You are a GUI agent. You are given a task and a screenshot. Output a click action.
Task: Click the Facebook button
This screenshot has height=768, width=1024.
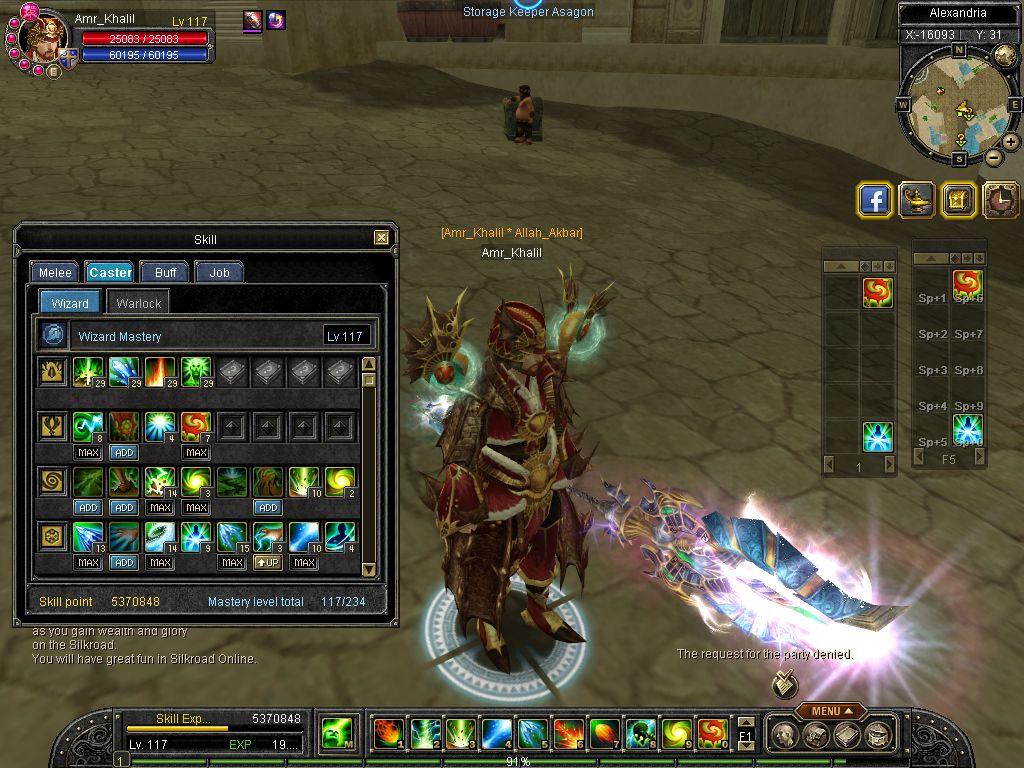[875, 200]
